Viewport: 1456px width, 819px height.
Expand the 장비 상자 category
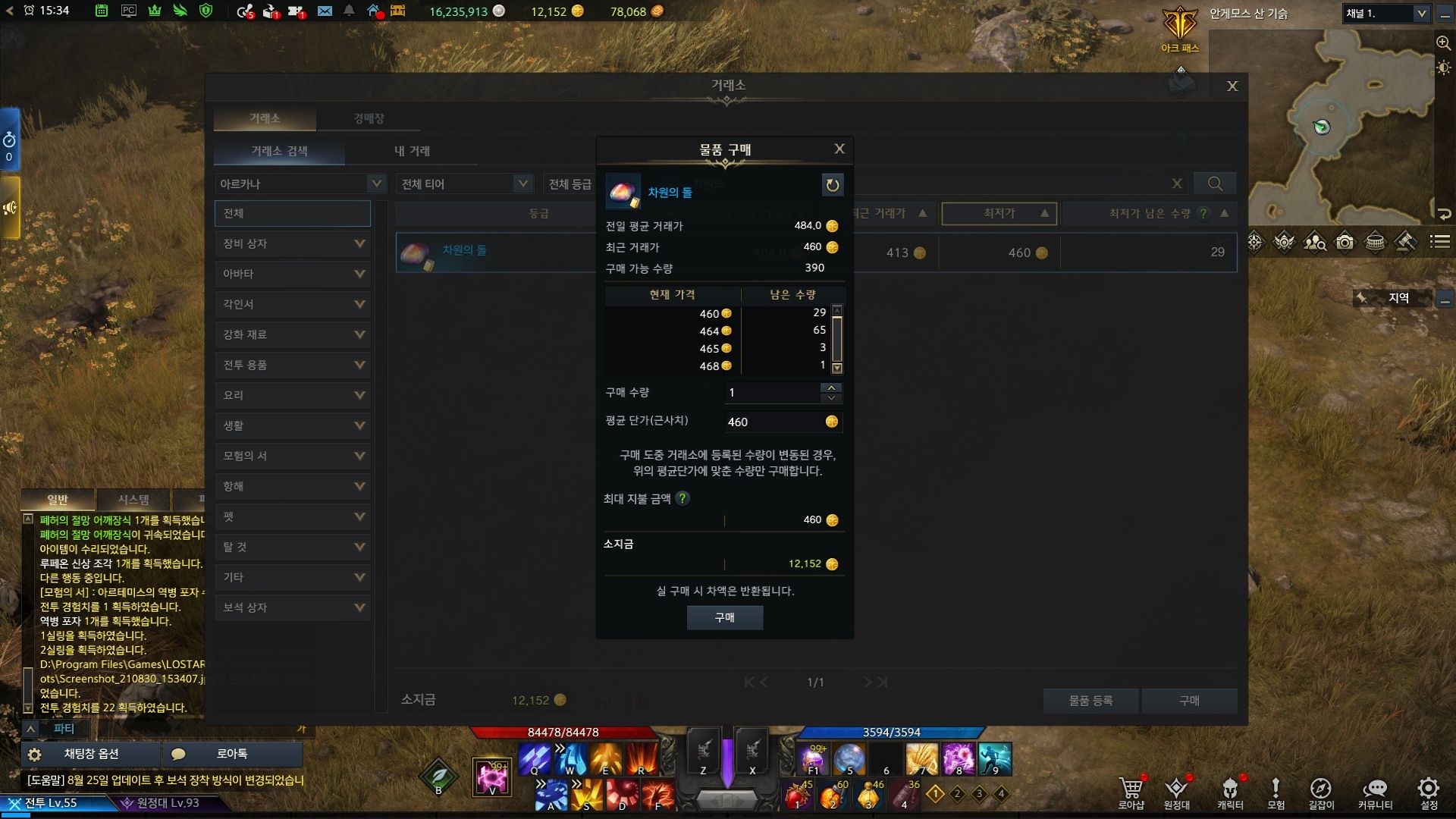[293, 243]
